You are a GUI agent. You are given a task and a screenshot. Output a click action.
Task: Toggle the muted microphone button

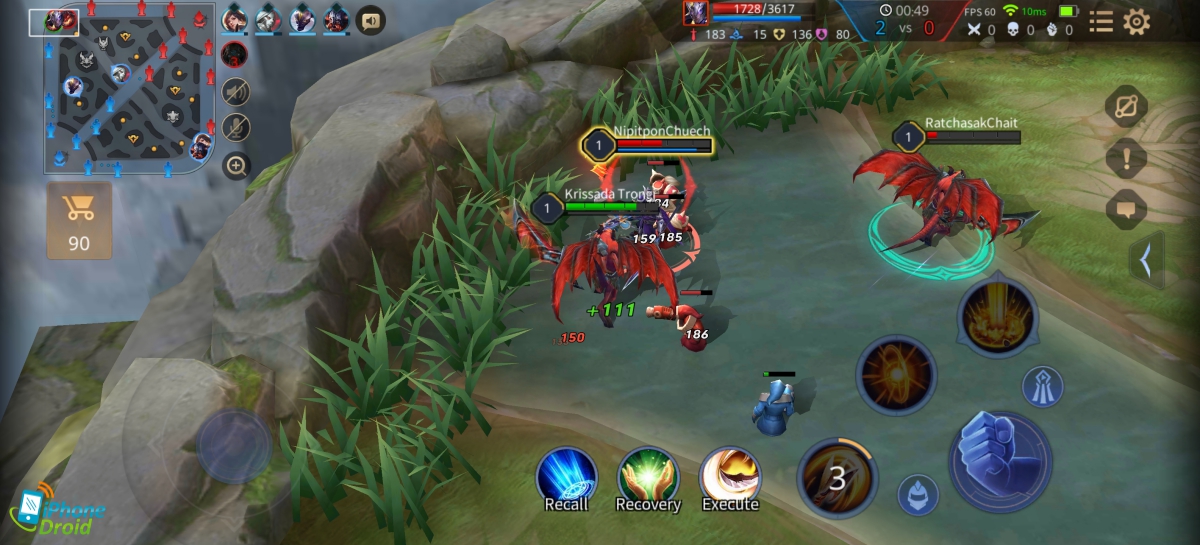click(236, 127)
